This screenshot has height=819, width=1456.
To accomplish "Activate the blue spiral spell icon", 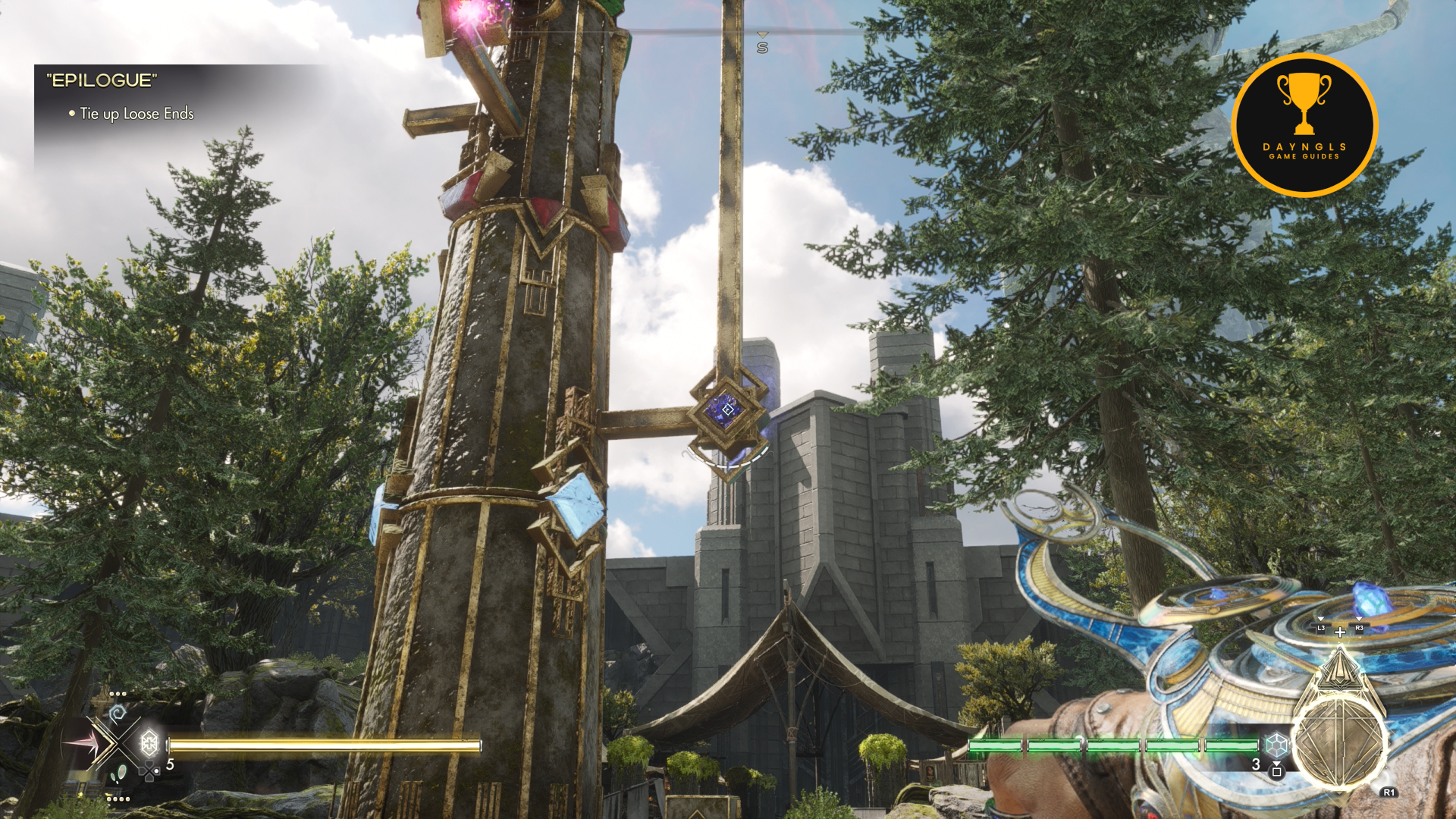I will [118, 714].
